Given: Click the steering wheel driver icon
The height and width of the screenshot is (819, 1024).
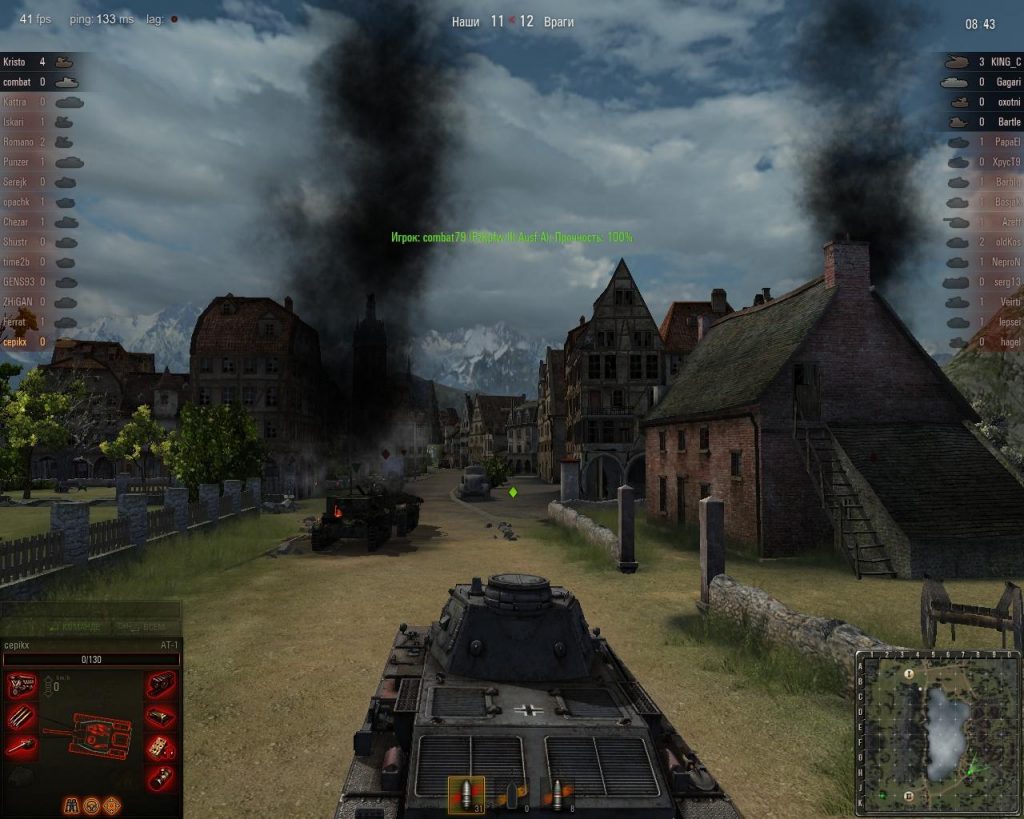Looking at the screenshot, I should (x=92, y=804).
